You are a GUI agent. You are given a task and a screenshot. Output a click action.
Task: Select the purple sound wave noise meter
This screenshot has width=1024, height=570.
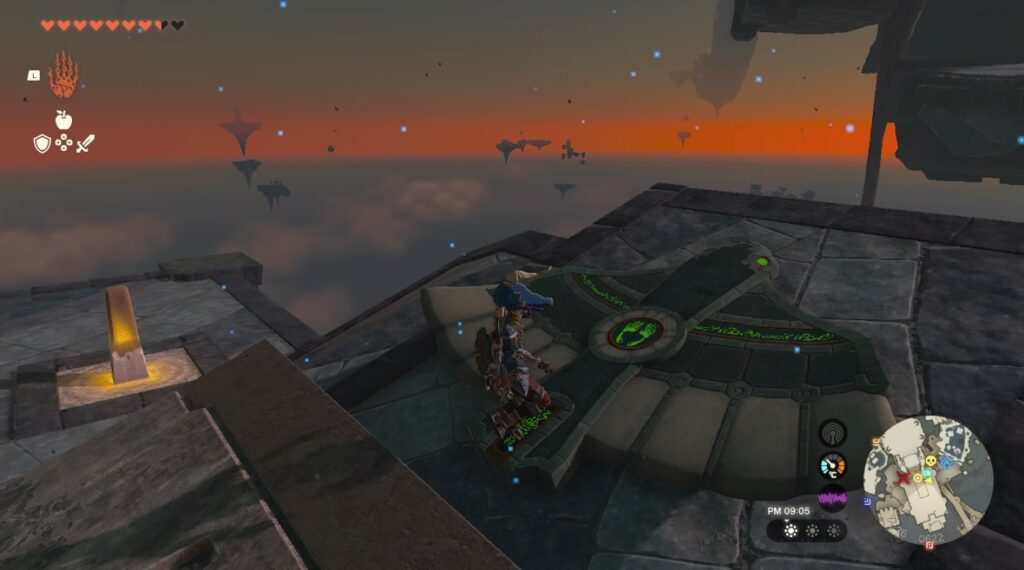point(832,497)
